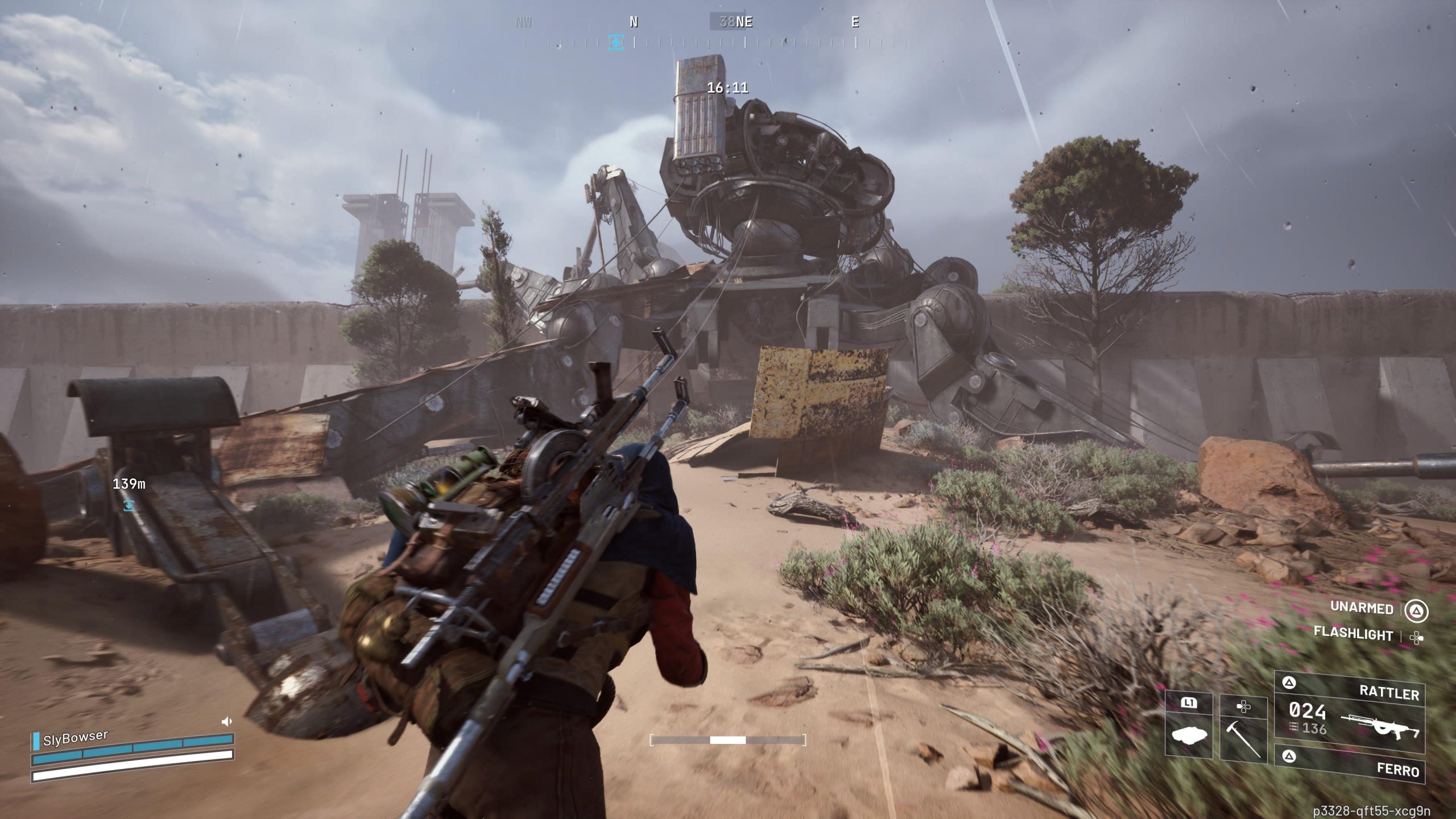The width and height of the screenshot is (1456, 819).
Task: Click the blue objective marker on the compass
Action: pyautogui.click(x=617, y=43)
